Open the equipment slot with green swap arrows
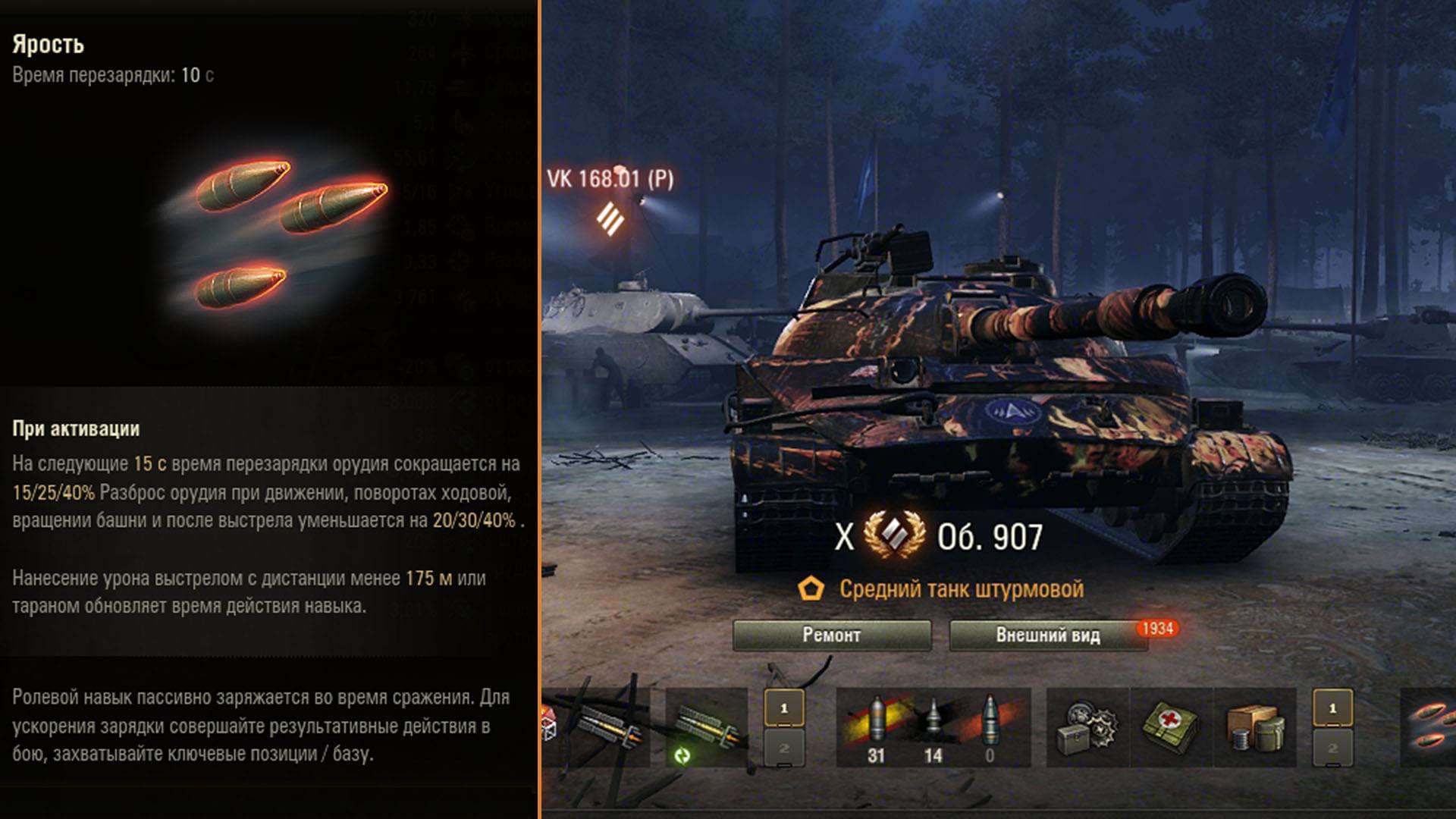Viewport: 1456px width, 819px height. coord(706,727)
